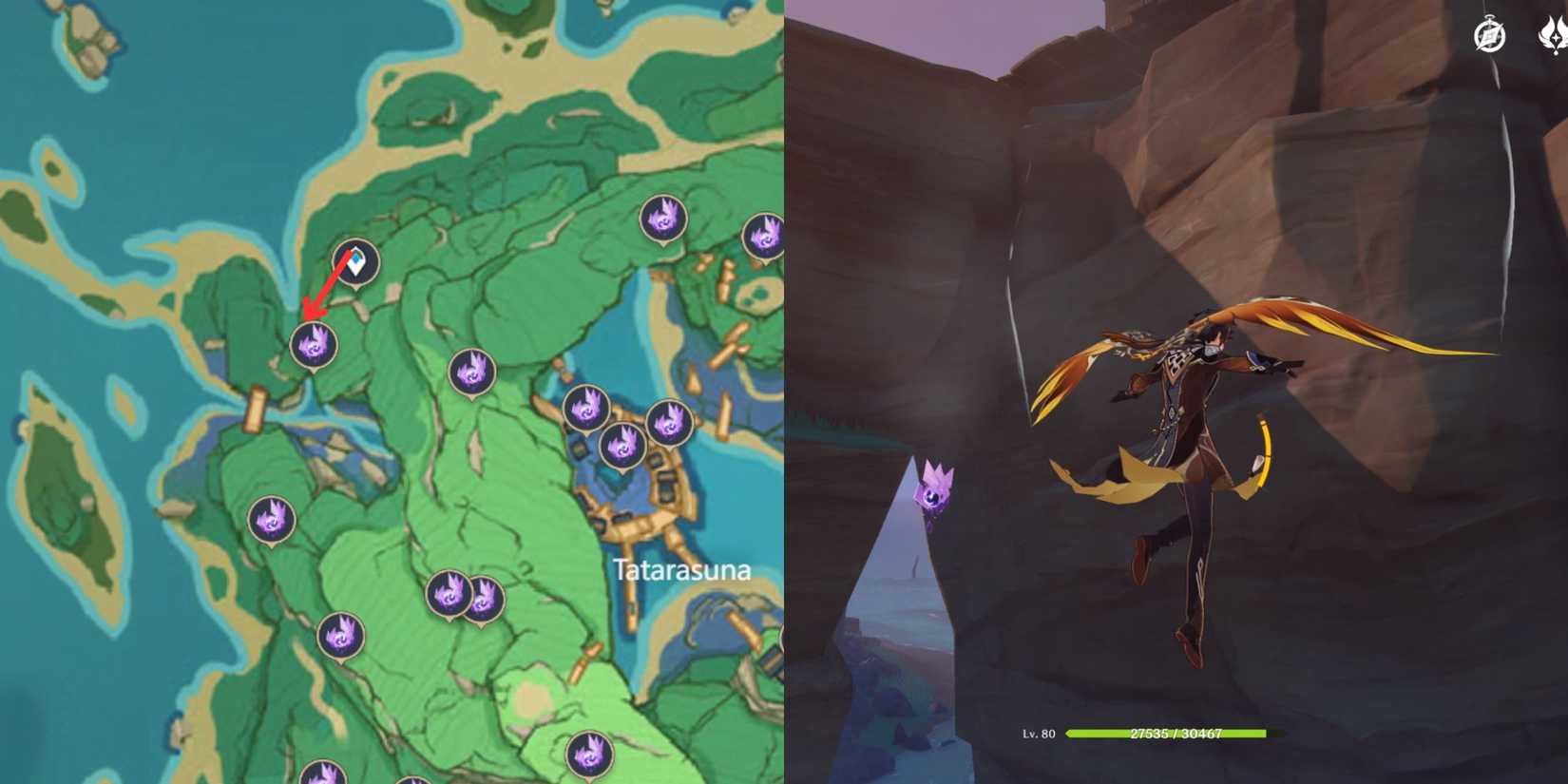The height and width of the screenshot is (784, 1568).
Task: Select the Tatarasuna region label
Action: [x=680, y=571]
